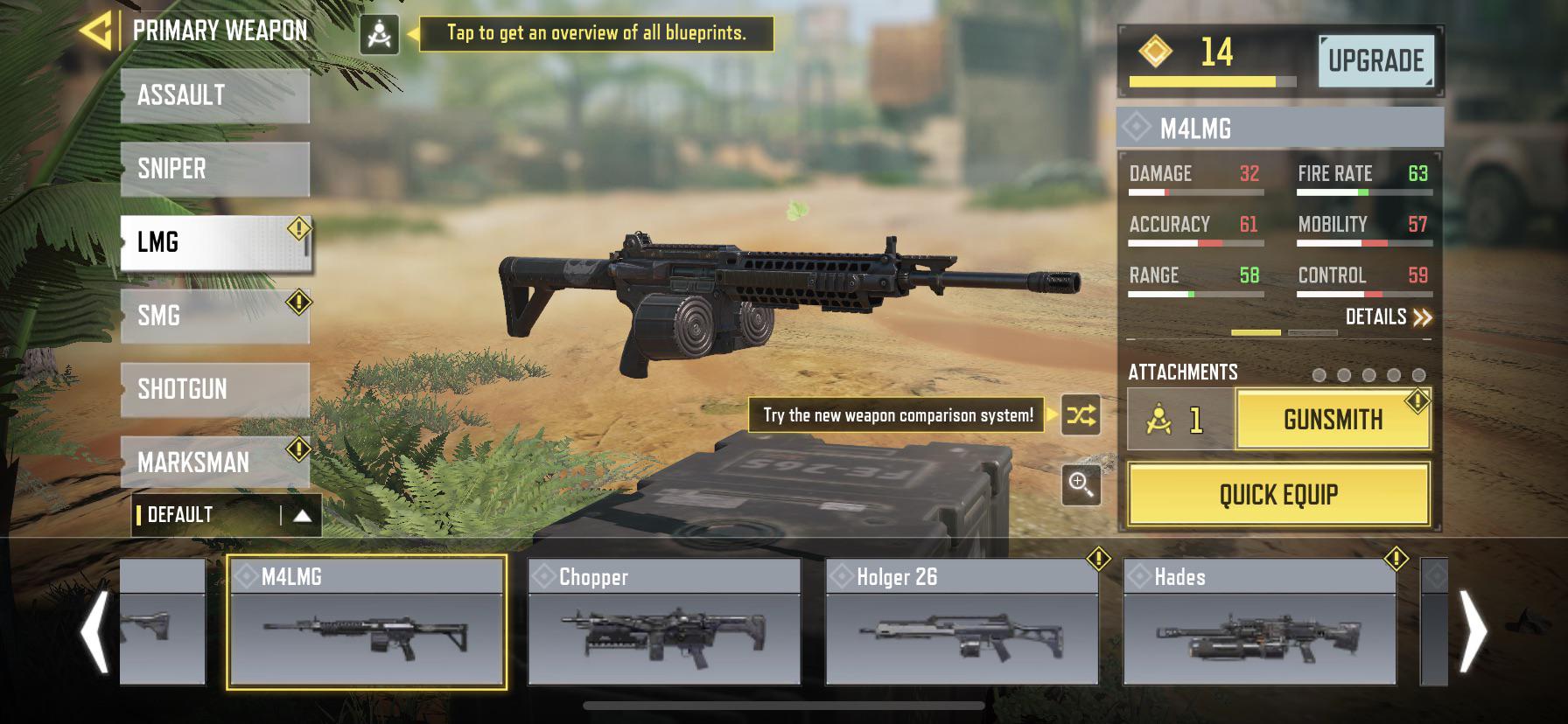
Task: Click the back arrow to exit Primary Weapon
Action: (96, 29)
